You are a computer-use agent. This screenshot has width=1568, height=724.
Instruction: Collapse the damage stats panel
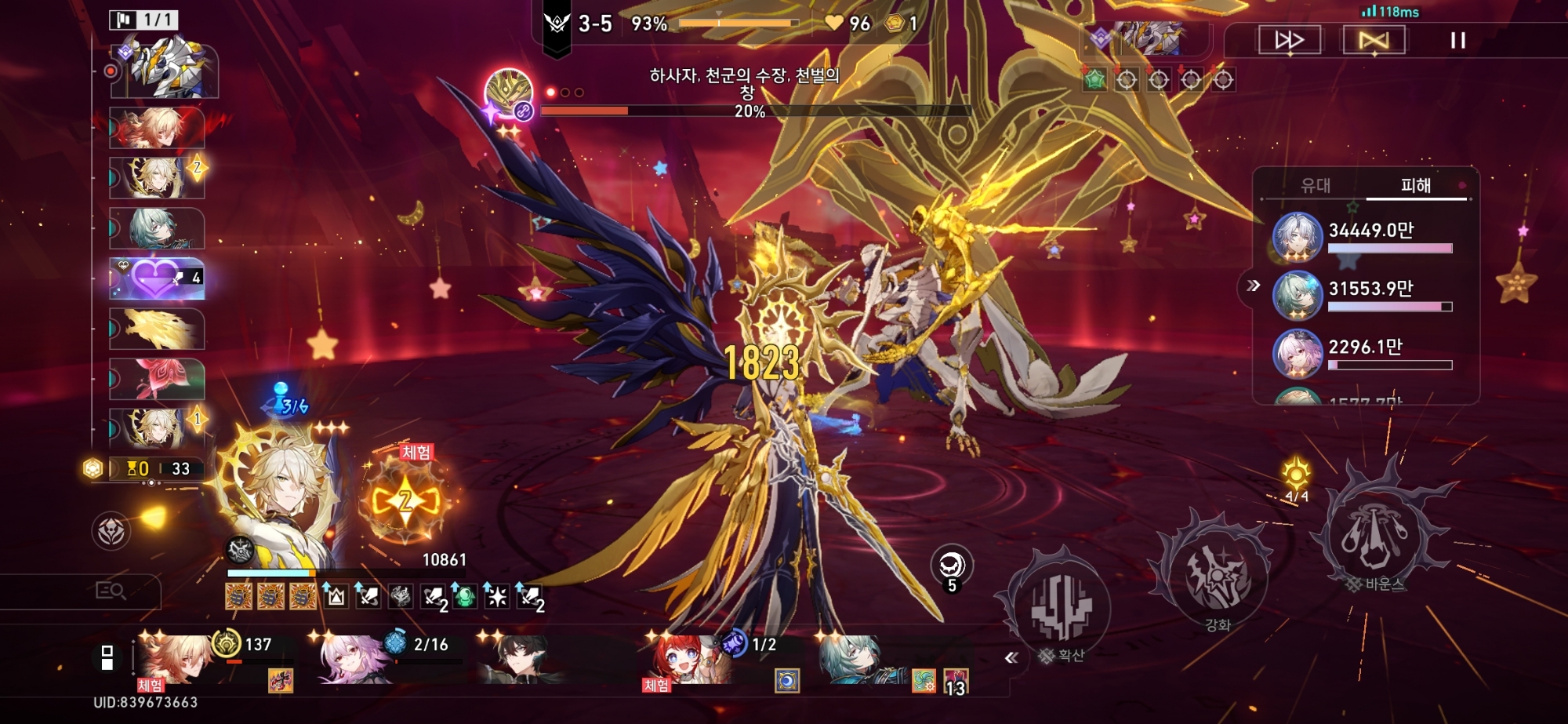coord(1253,286)
